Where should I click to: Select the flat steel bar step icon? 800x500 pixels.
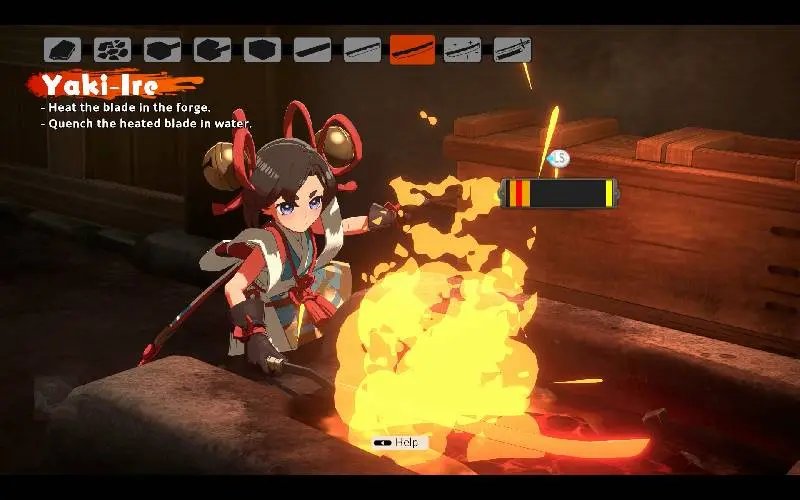312,49
